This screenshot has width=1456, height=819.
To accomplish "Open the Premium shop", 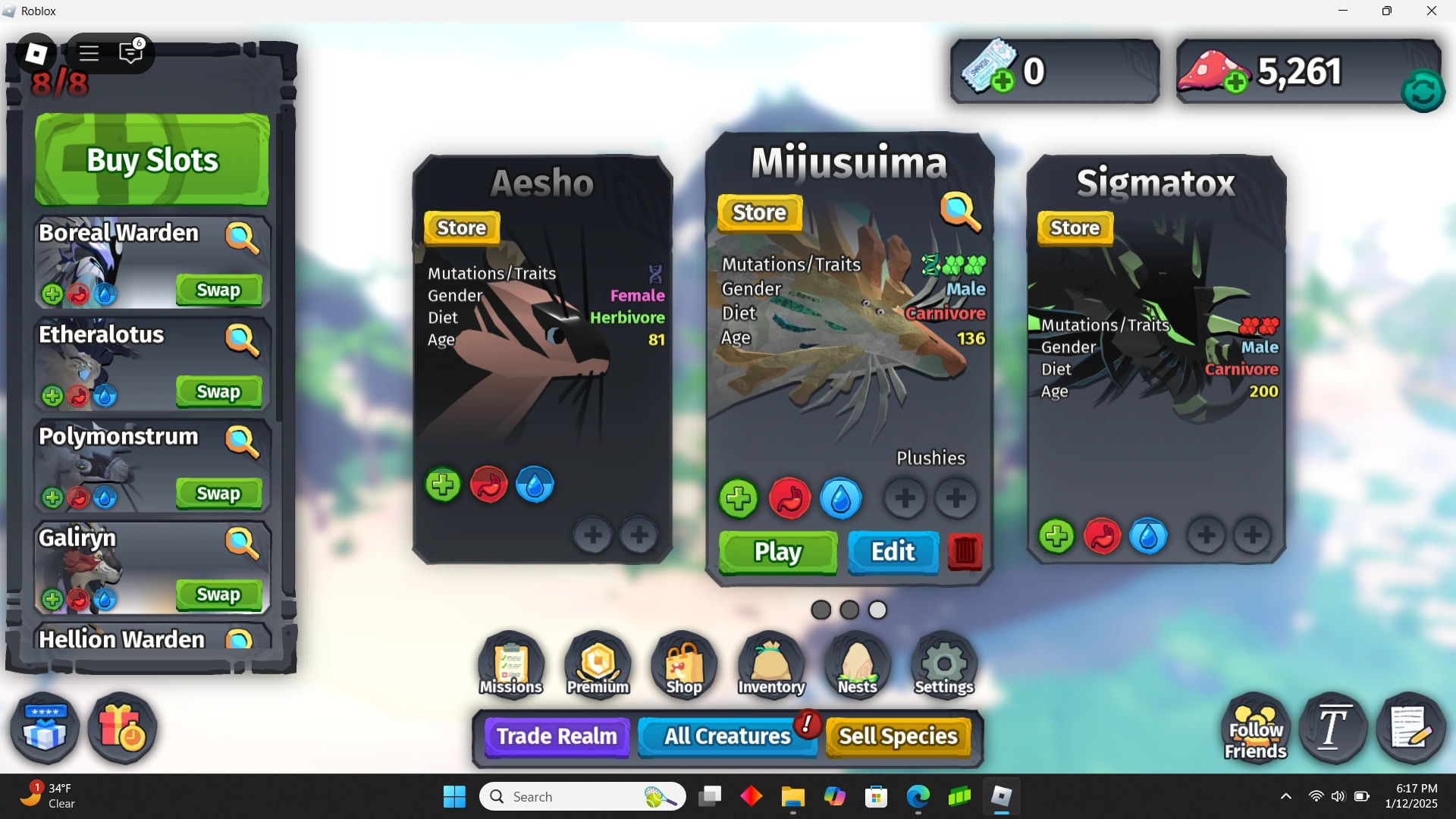I will tap(596, 664).
